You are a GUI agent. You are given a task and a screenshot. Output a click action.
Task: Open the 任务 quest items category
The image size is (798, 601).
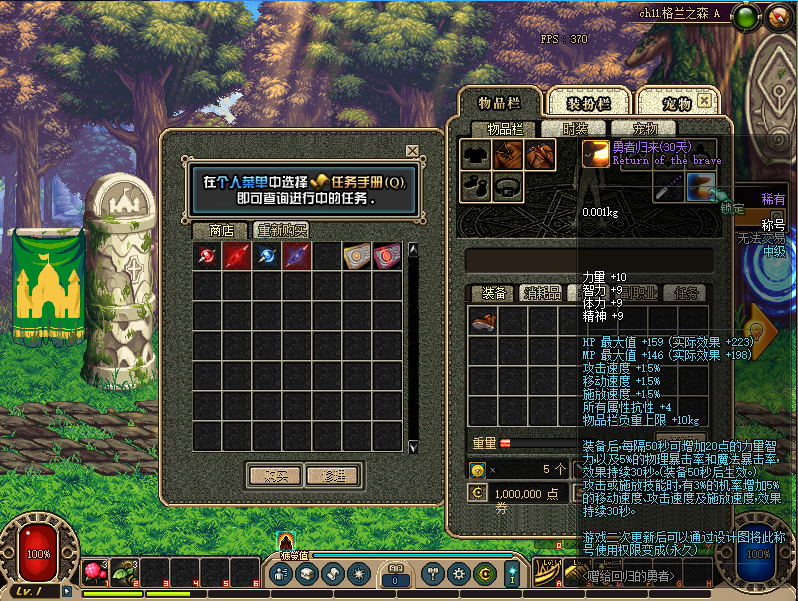[686, 293]
